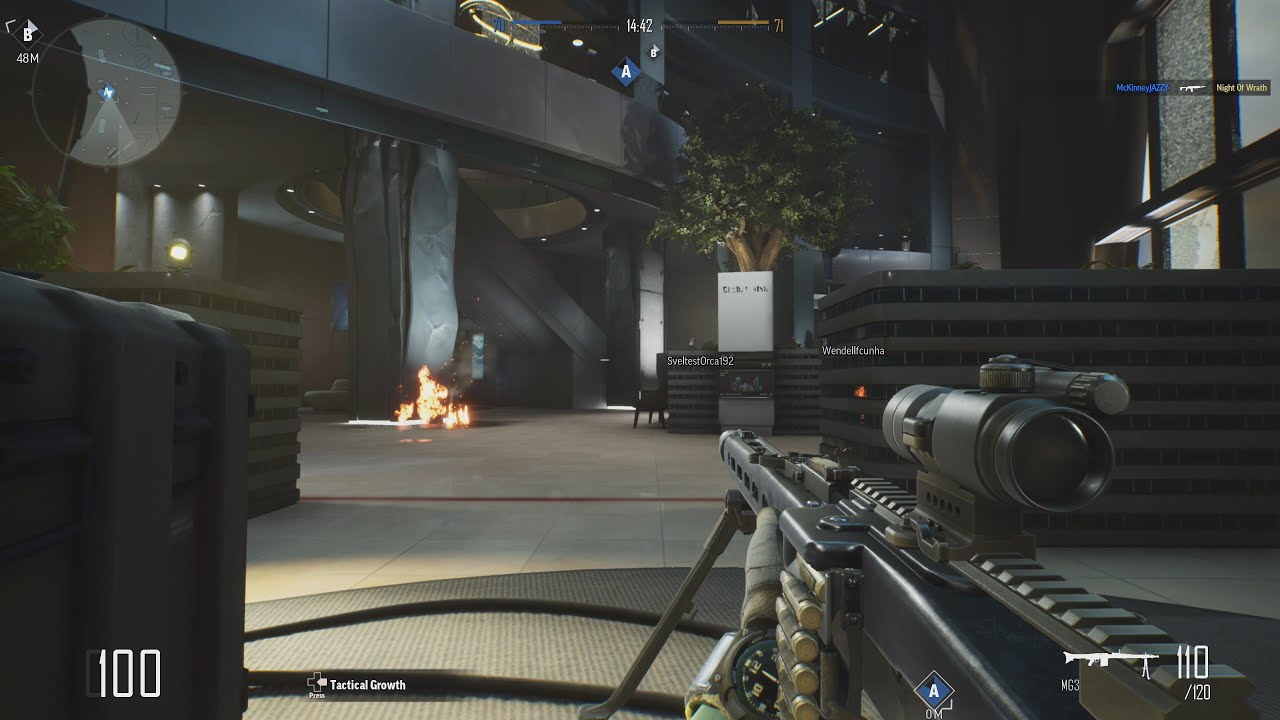Select the blue A objective diamond under the timer
The image size is (1280, 720).
[x=626, y=71]
